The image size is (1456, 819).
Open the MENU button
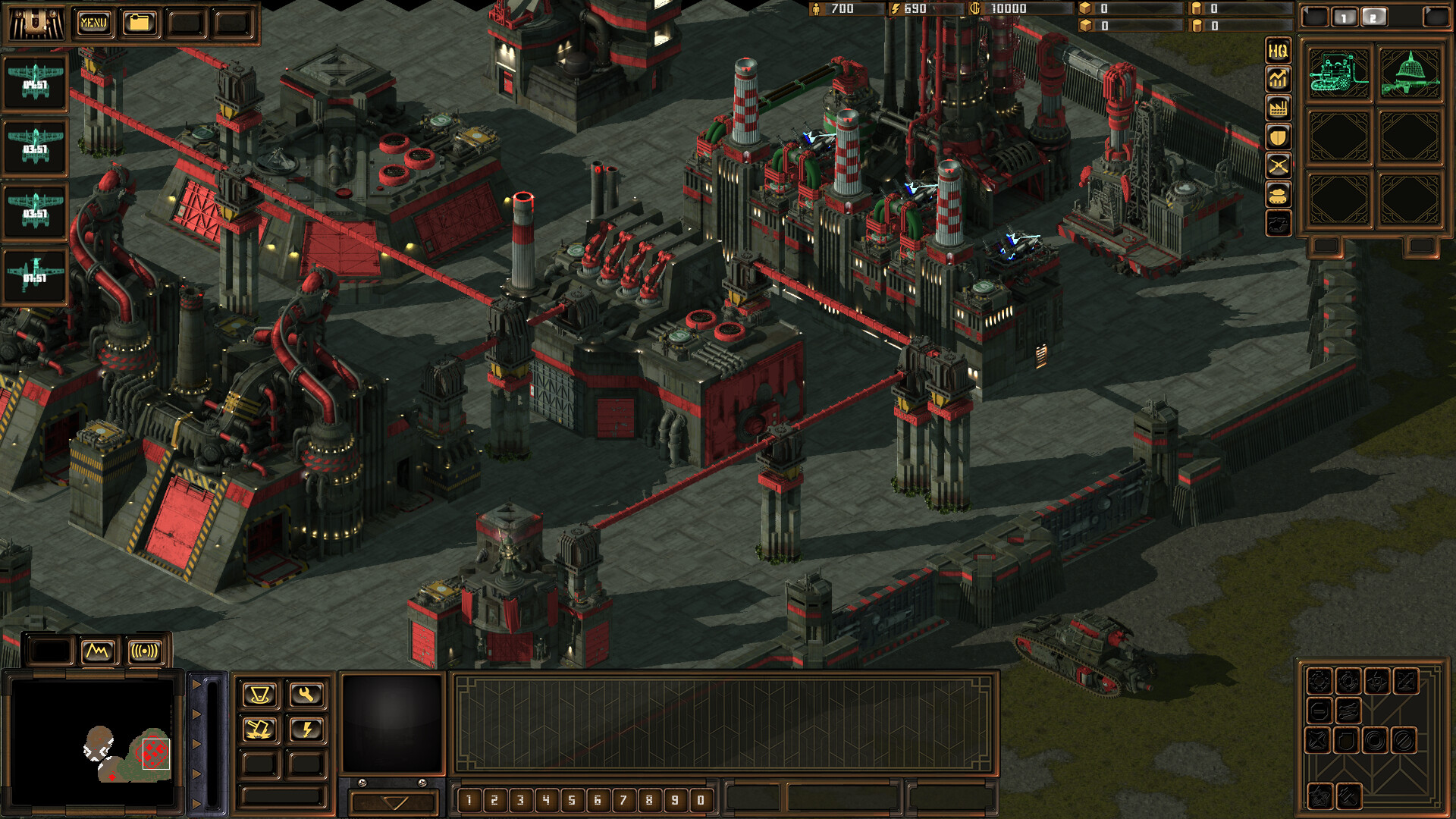(x=93, y=23)
